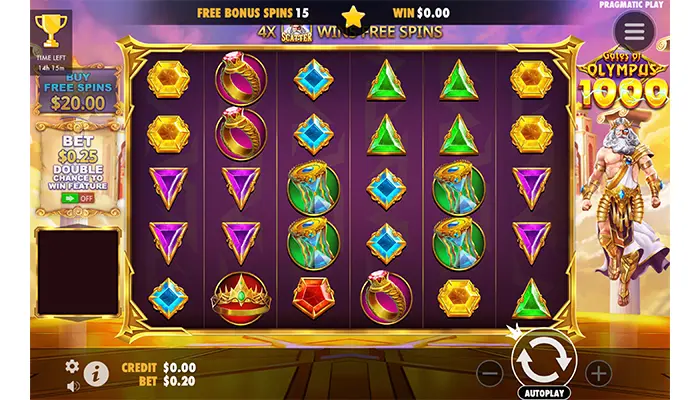The width and height of the screenshot is (700, 400).
Task: Decrease the bet with minus button
Action: click(x=490, y=374)
